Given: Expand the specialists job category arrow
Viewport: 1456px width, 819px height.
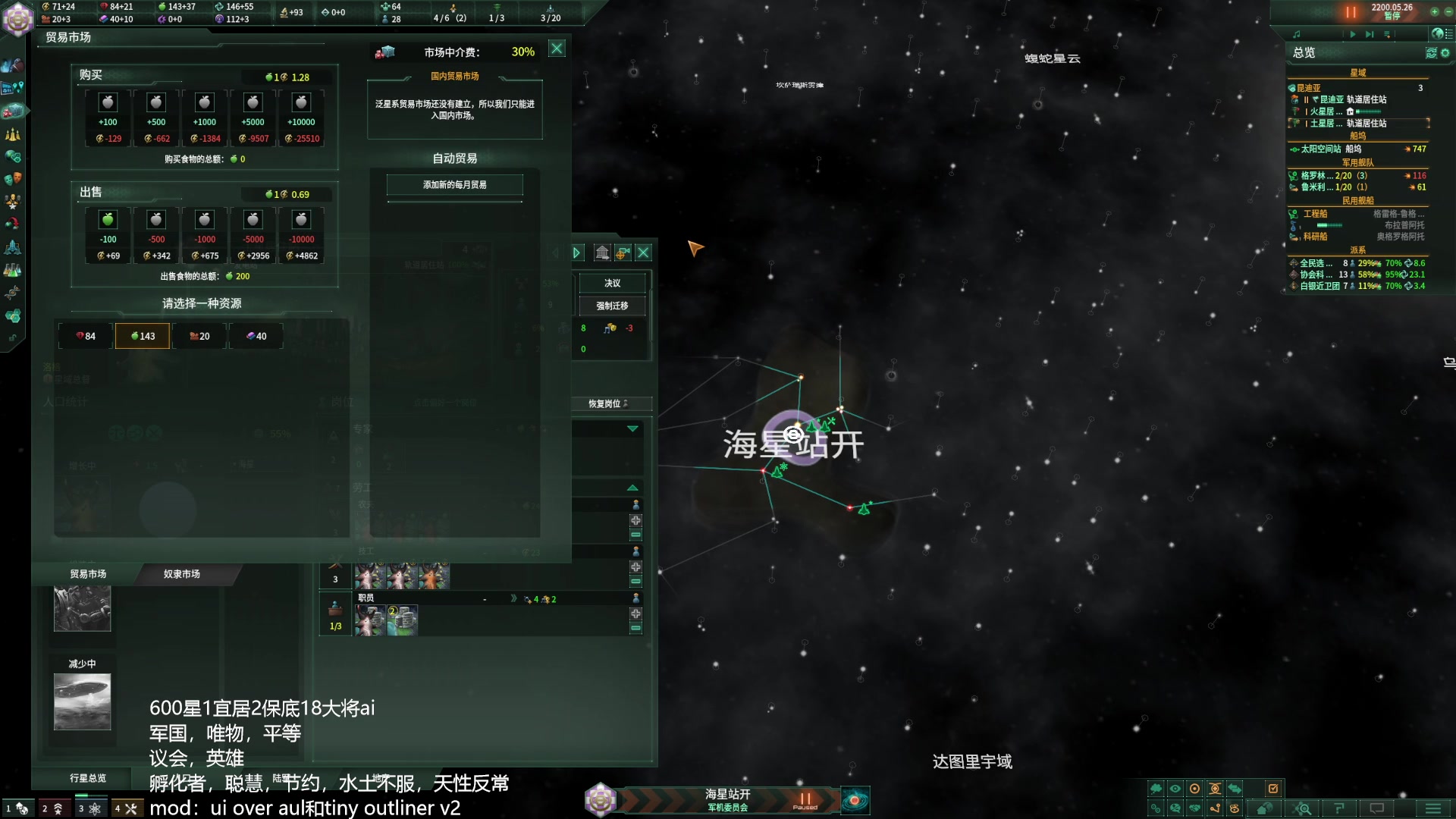Looking at the screenshot, I should (x=632, y=428).
